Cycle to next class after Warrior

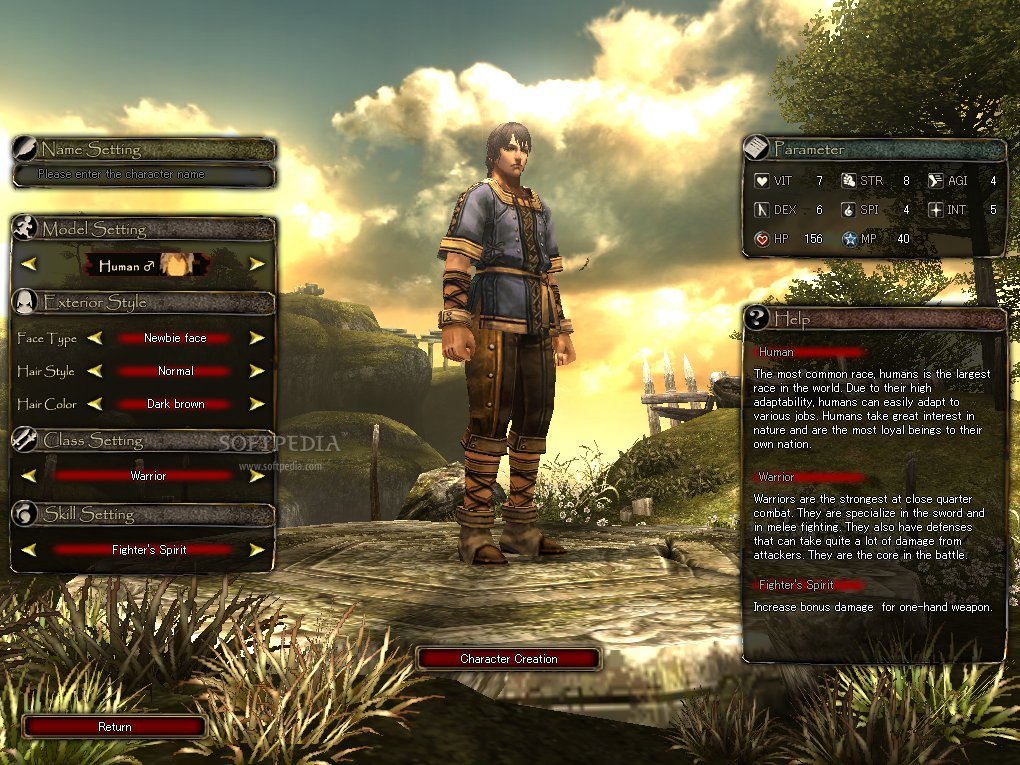coord(257,476)
